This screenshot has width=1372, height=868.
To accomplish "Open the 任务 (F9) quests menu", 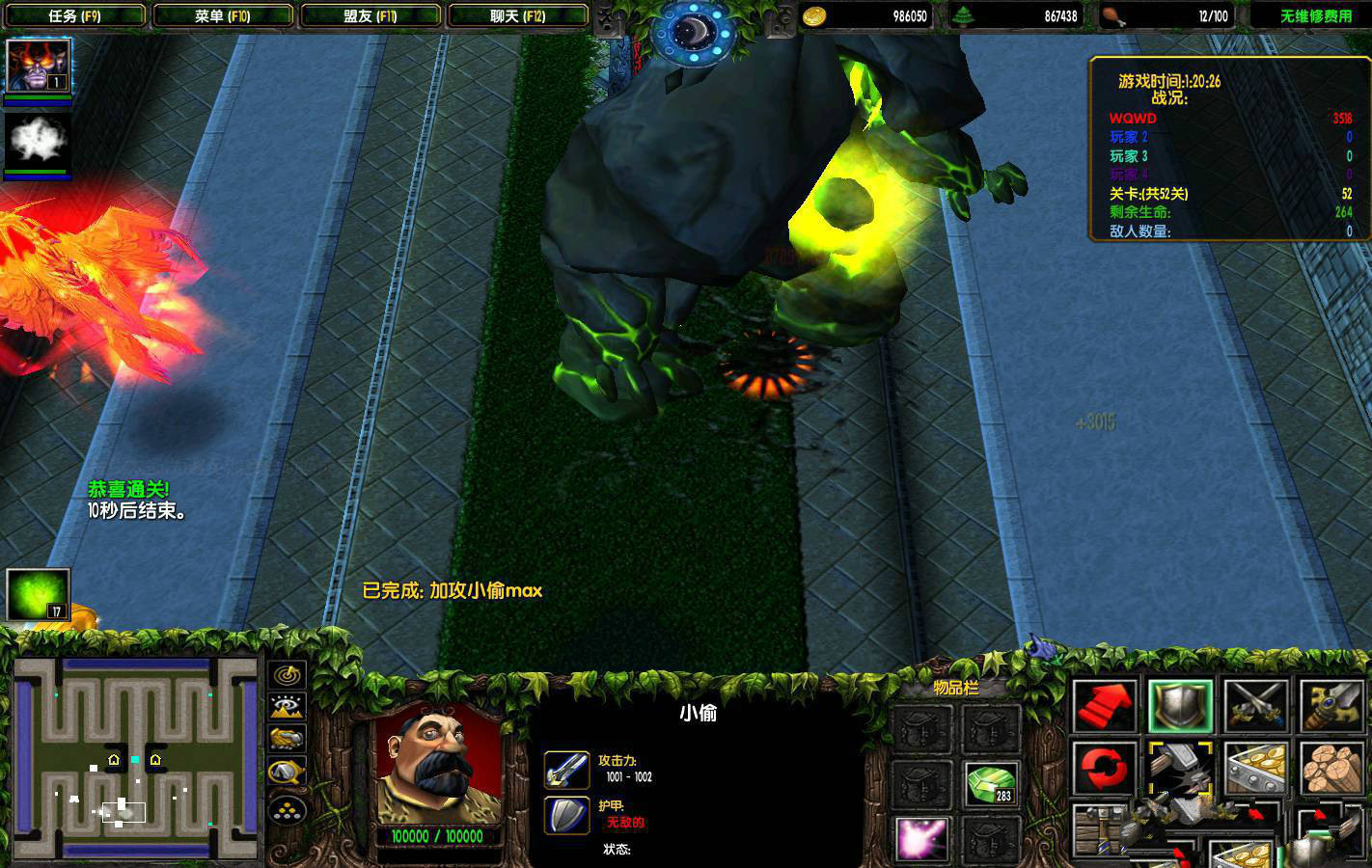I will (74, 16).
